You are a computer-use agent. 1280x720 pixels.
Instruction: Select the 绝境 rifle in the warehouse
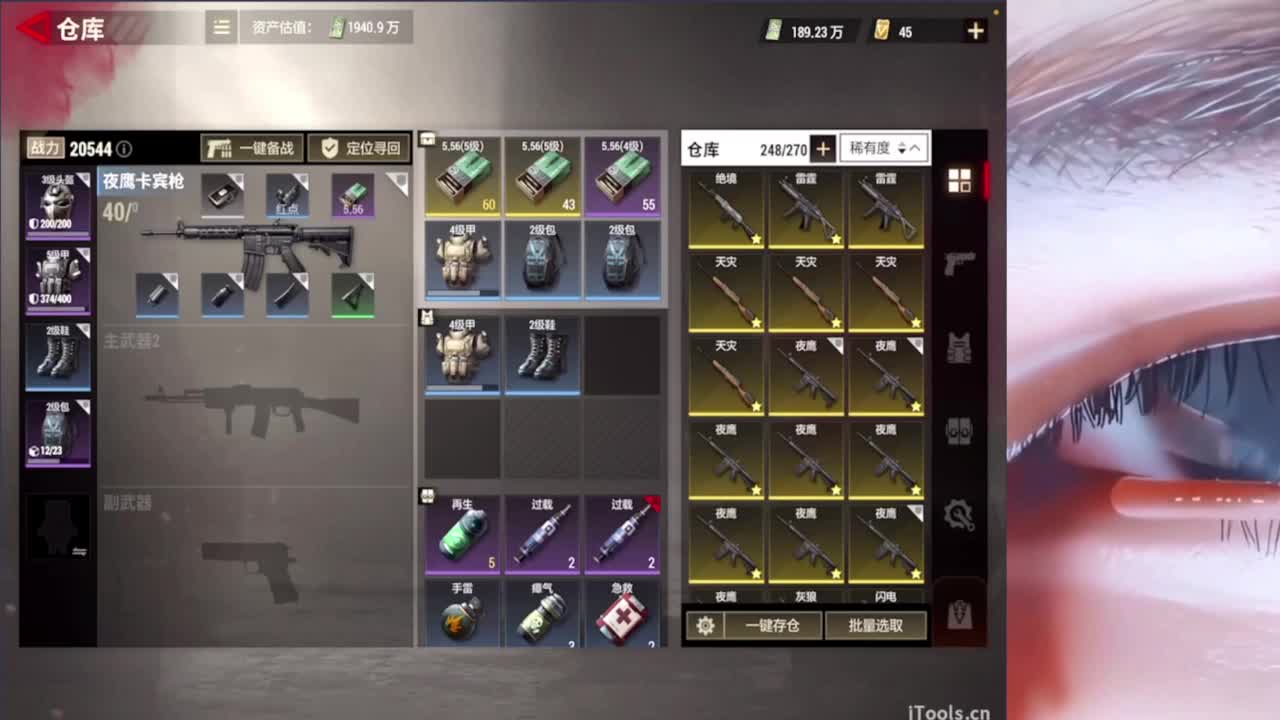pos(726,205)
